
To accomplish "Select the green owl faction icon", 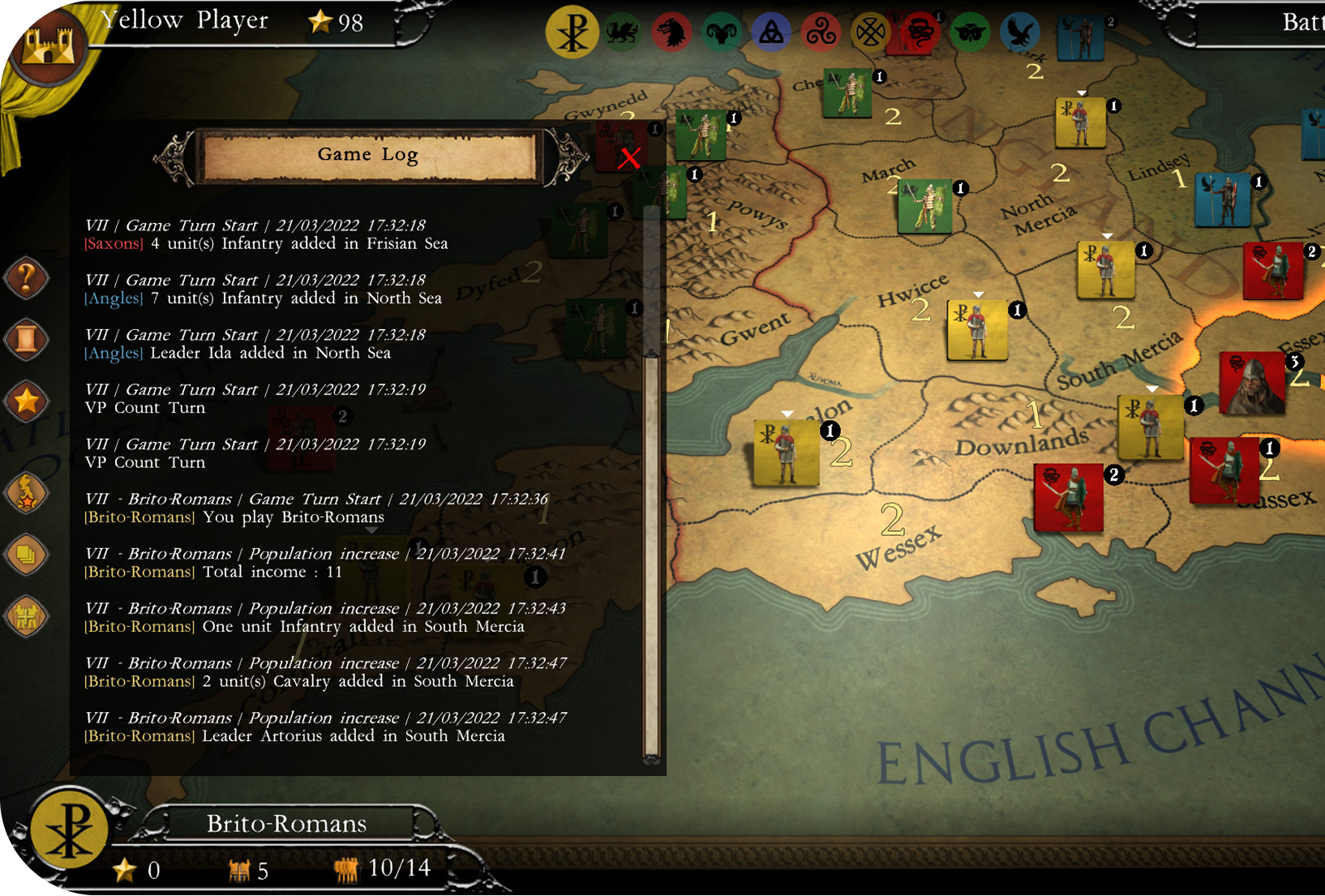I will pos(969,33).
